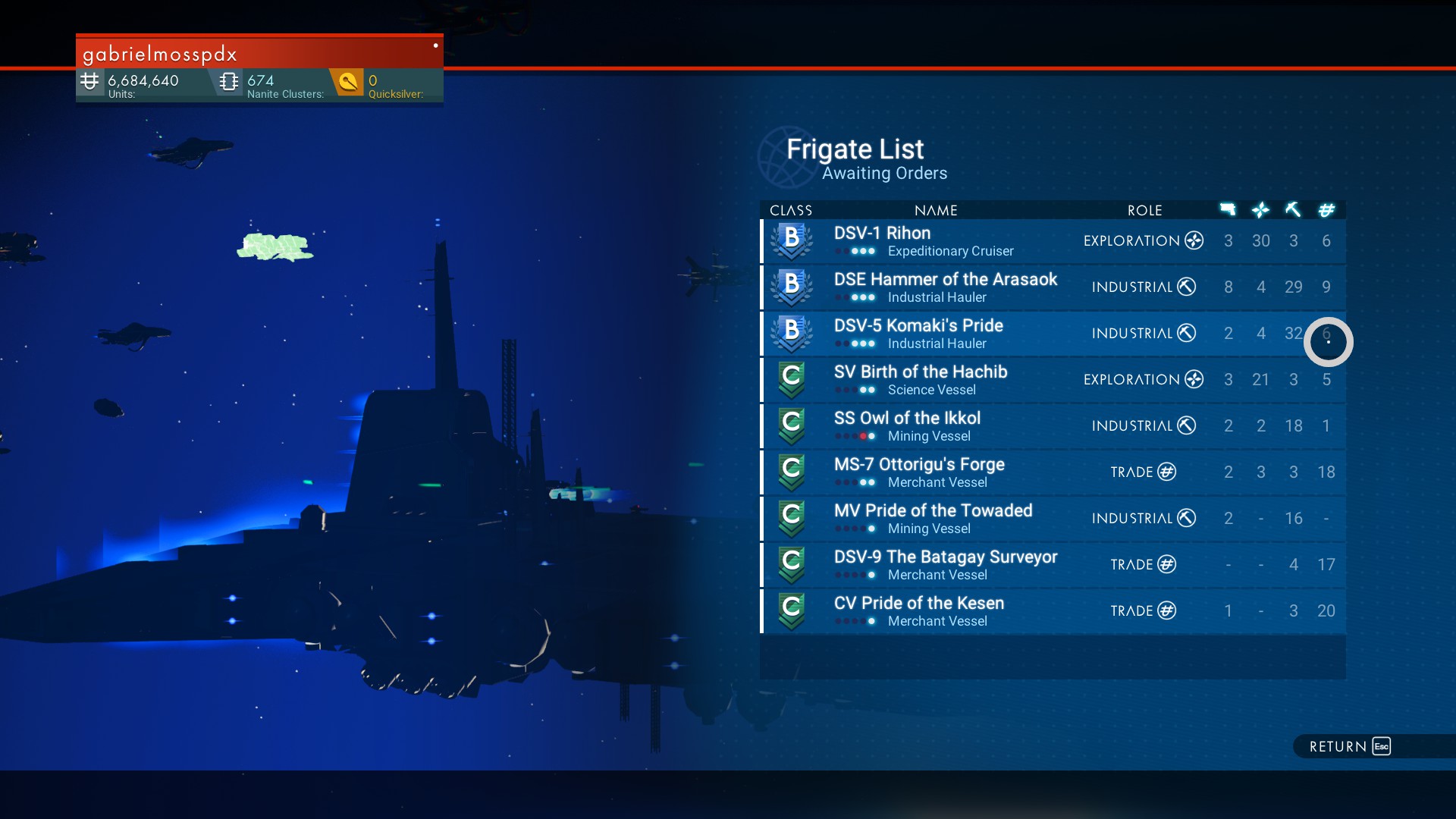Viewport: 1456px width, 819px height.
Task: Select CV Pride of the Kesen frigate
Action: [x=1053, y=611]
